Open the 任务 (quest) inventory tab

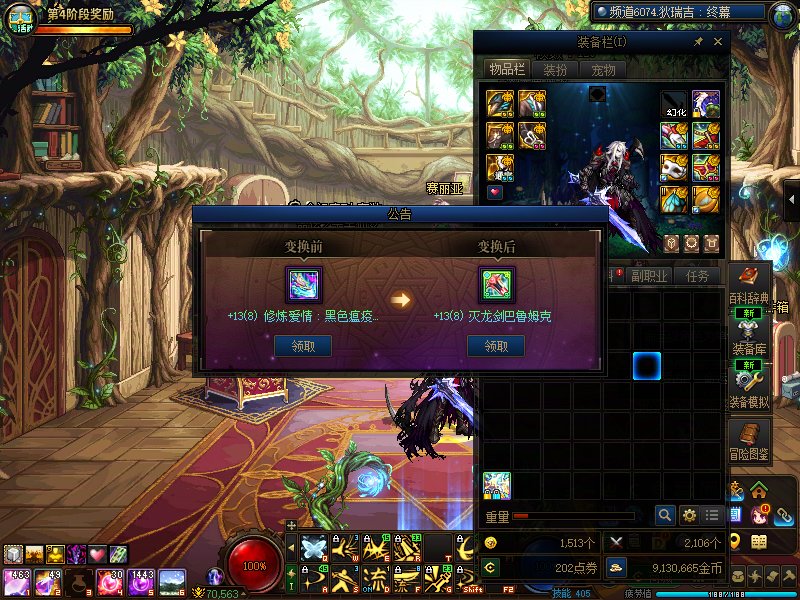coord(697,276)
